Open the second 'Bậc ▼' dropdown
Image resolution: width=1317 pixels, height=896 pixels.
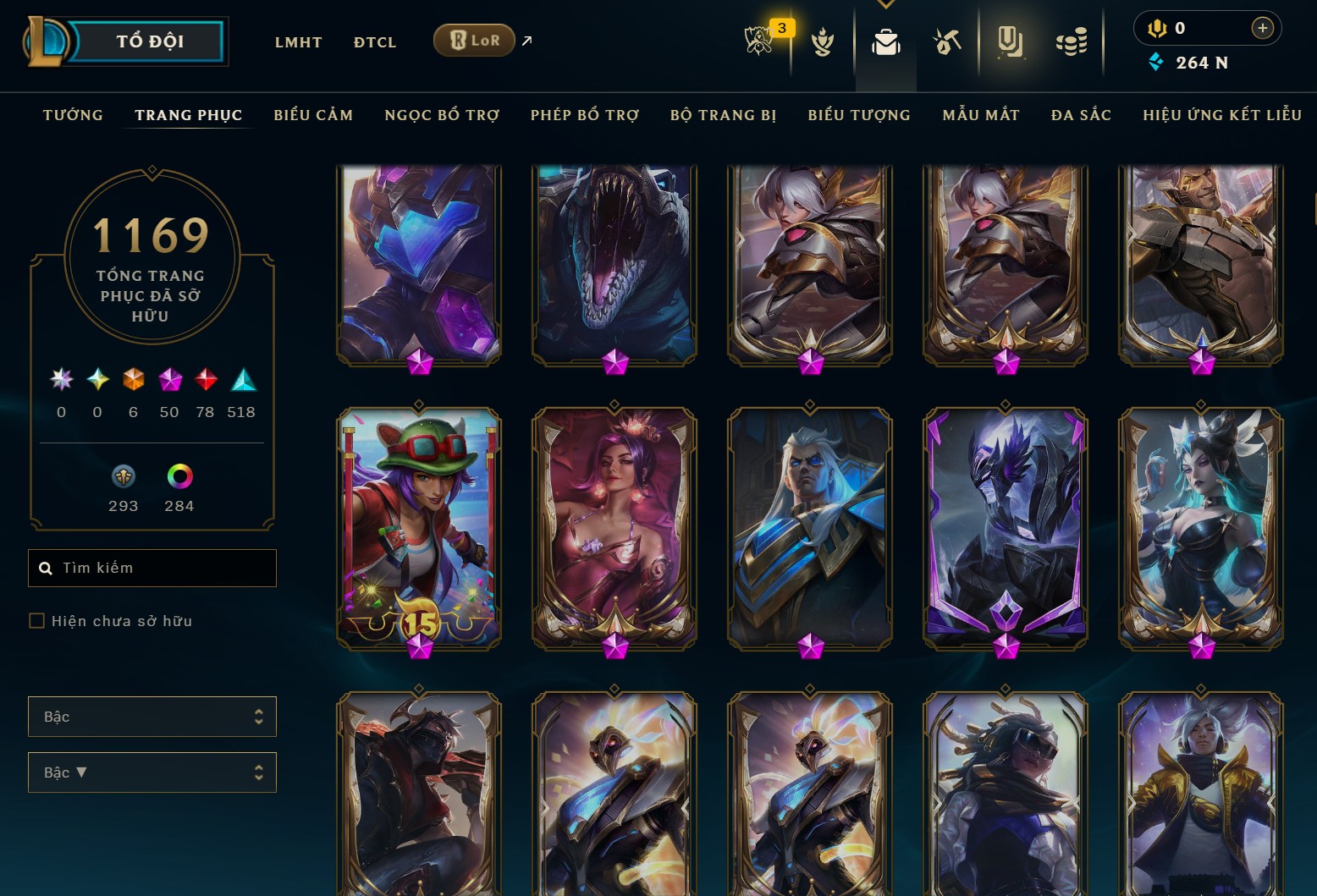pyautogui.click(x=152, y=772)
